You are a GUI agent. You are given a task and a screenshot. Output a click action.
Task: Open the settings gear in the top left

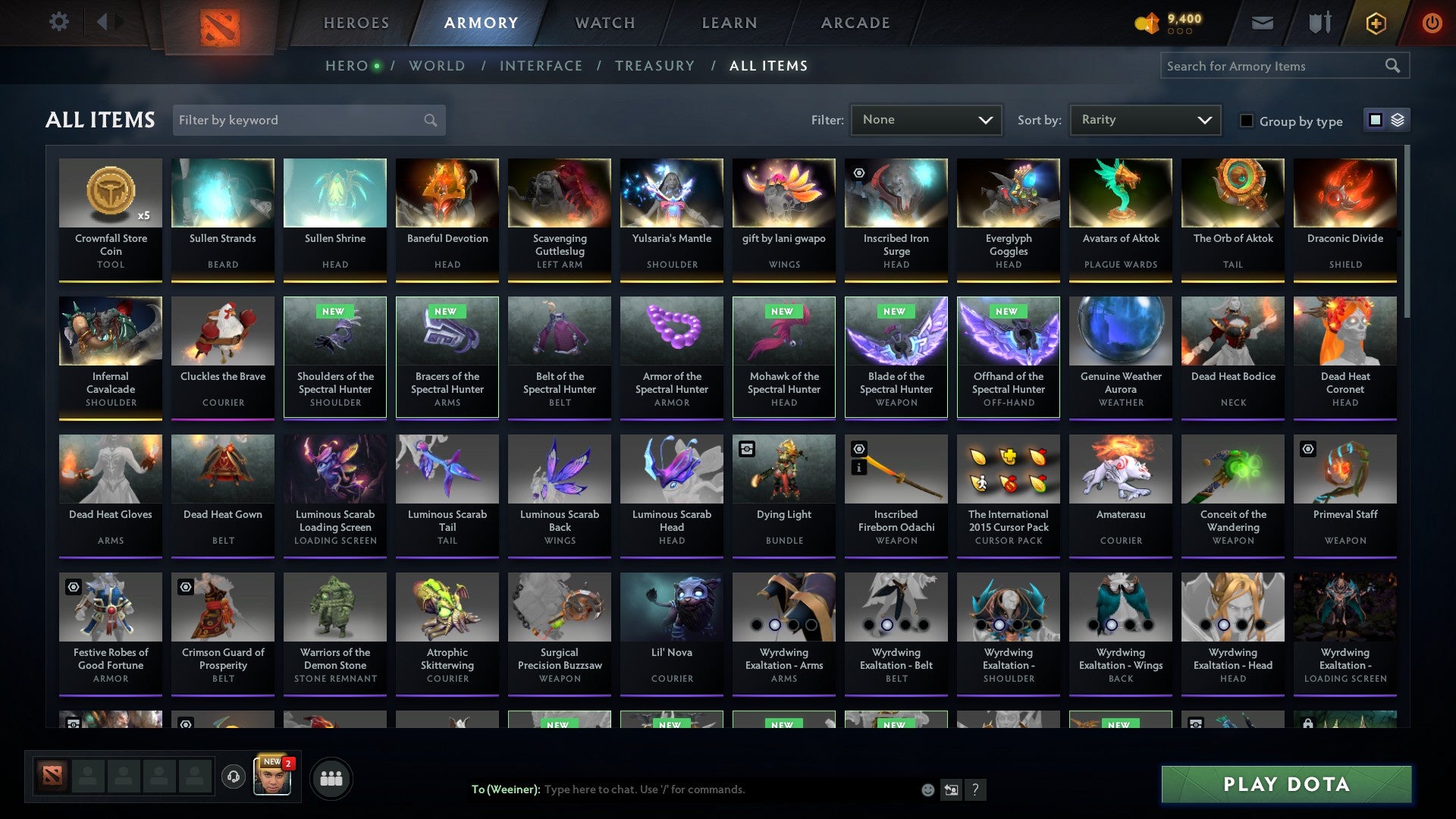point(58,22)
